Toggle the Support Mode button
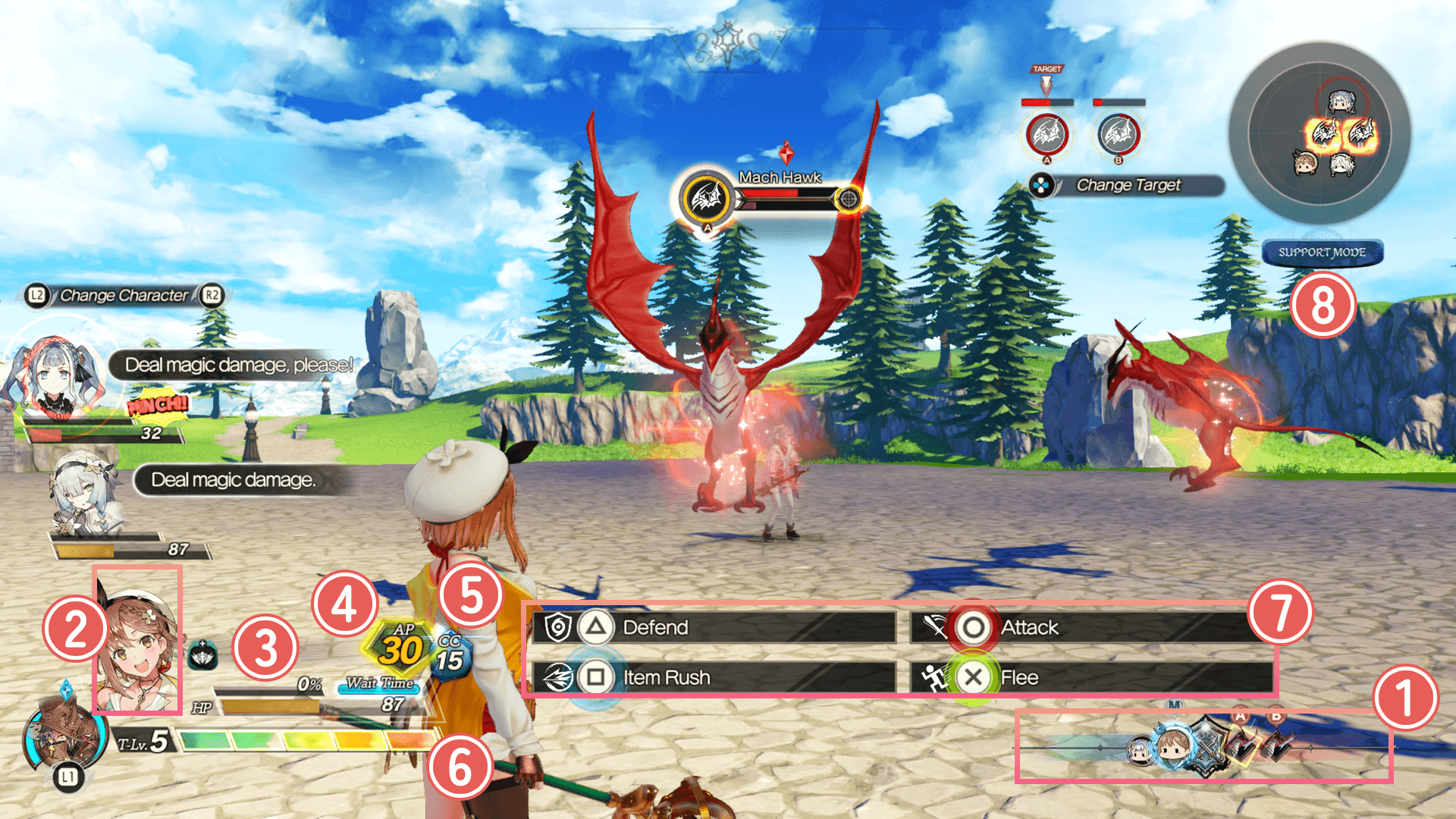1456x819 pixels. point(1322,253)
